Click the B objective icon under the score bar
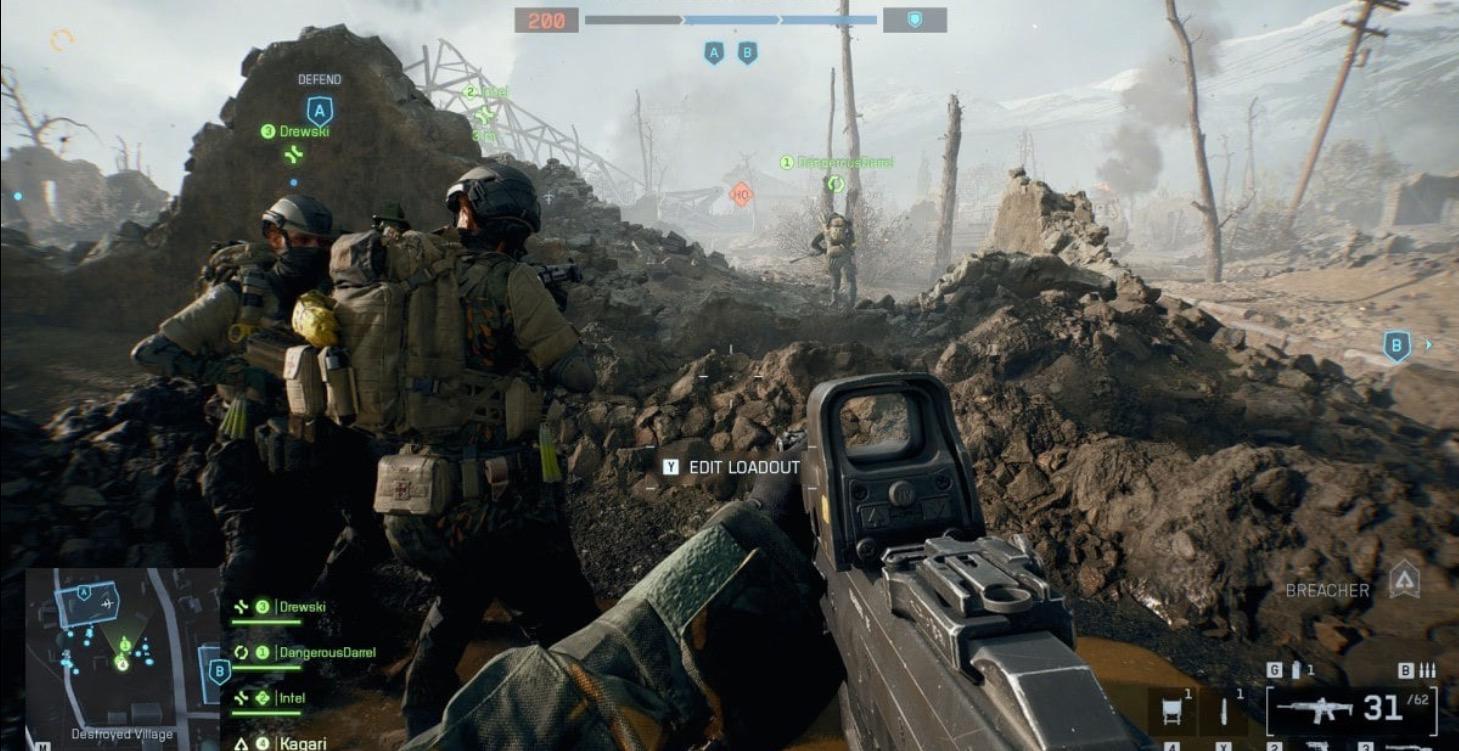1459x751 pixels. [747, 53]
